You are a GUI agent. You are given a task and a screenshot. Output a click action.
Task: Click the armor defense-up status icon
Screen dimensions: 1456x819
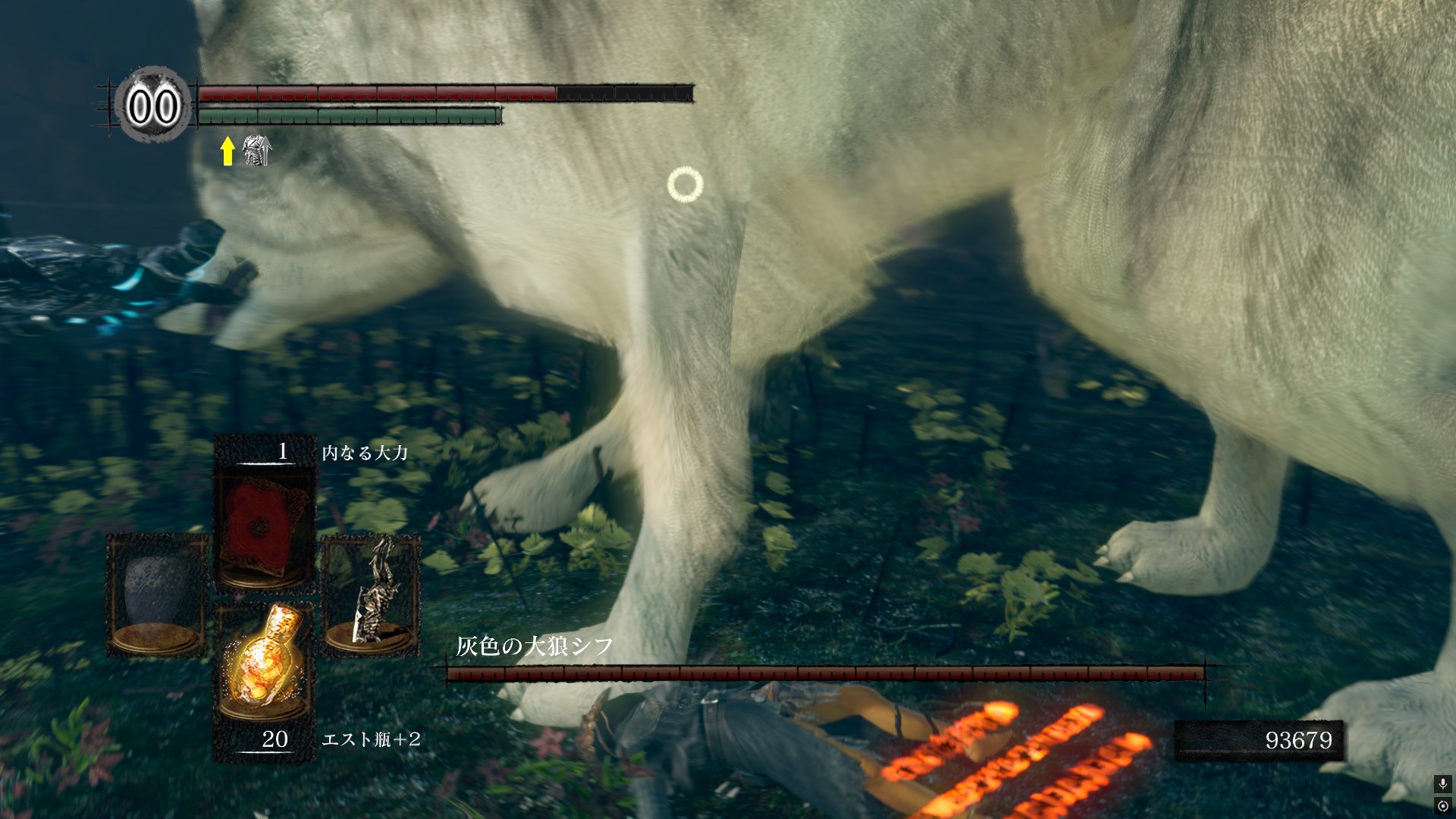[257, 150]
